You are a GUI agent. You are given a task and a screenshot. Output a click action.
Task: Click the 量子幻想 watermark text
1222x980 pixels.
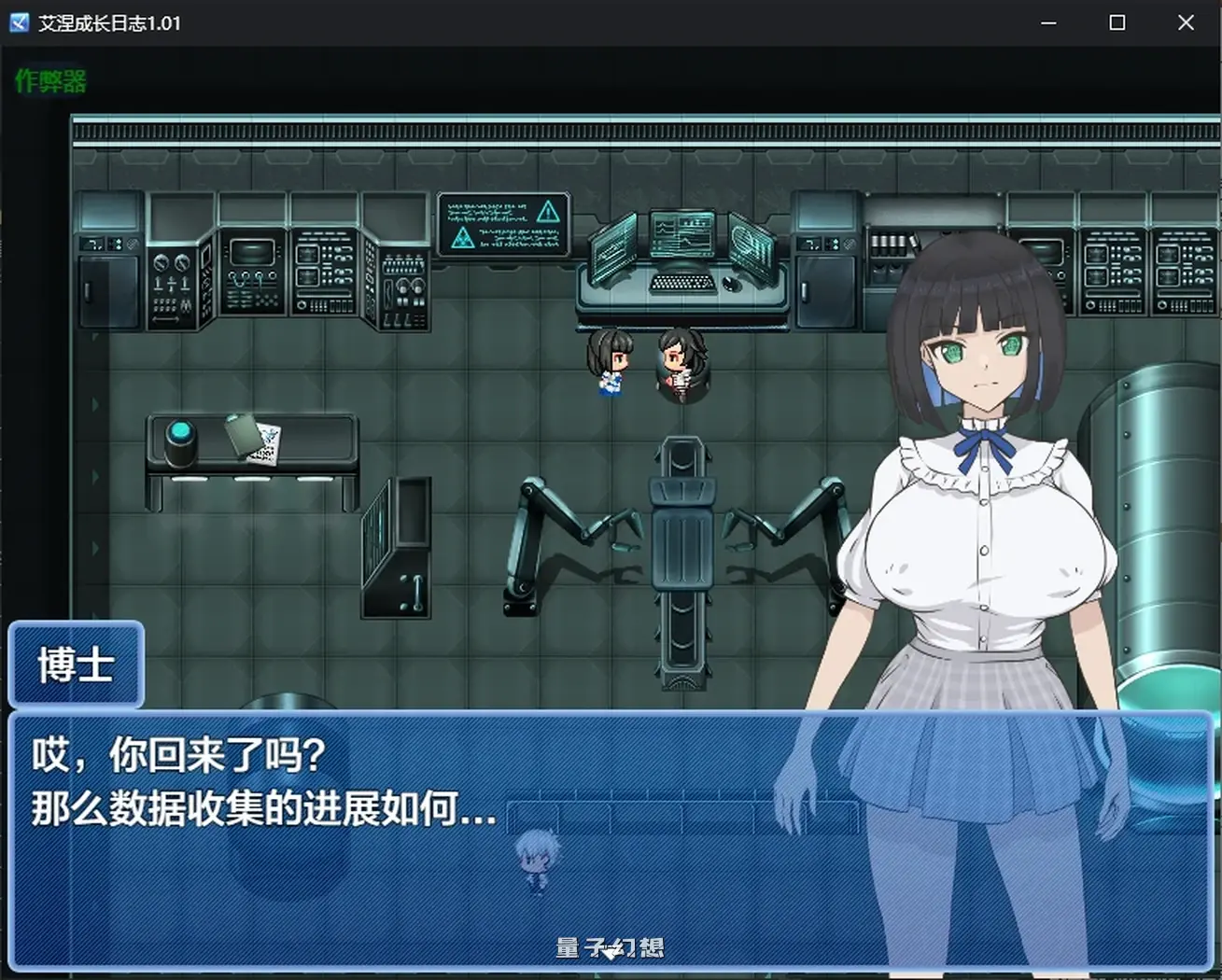[x=611, y=946]
